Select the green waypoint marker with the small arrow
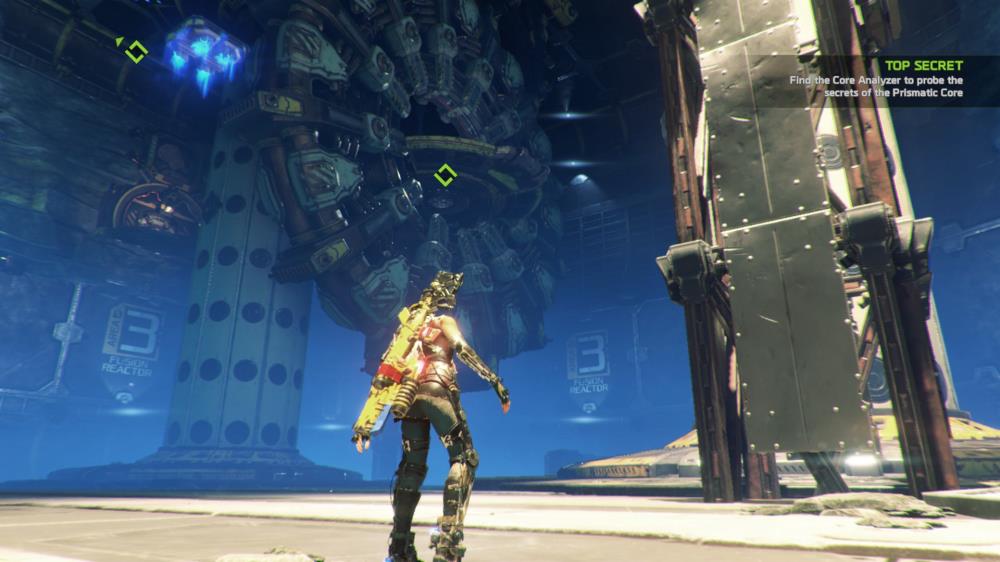Image resolution: width=1000 pixels, height=562 pixels. pyautogui.click(x=135, y=50)
